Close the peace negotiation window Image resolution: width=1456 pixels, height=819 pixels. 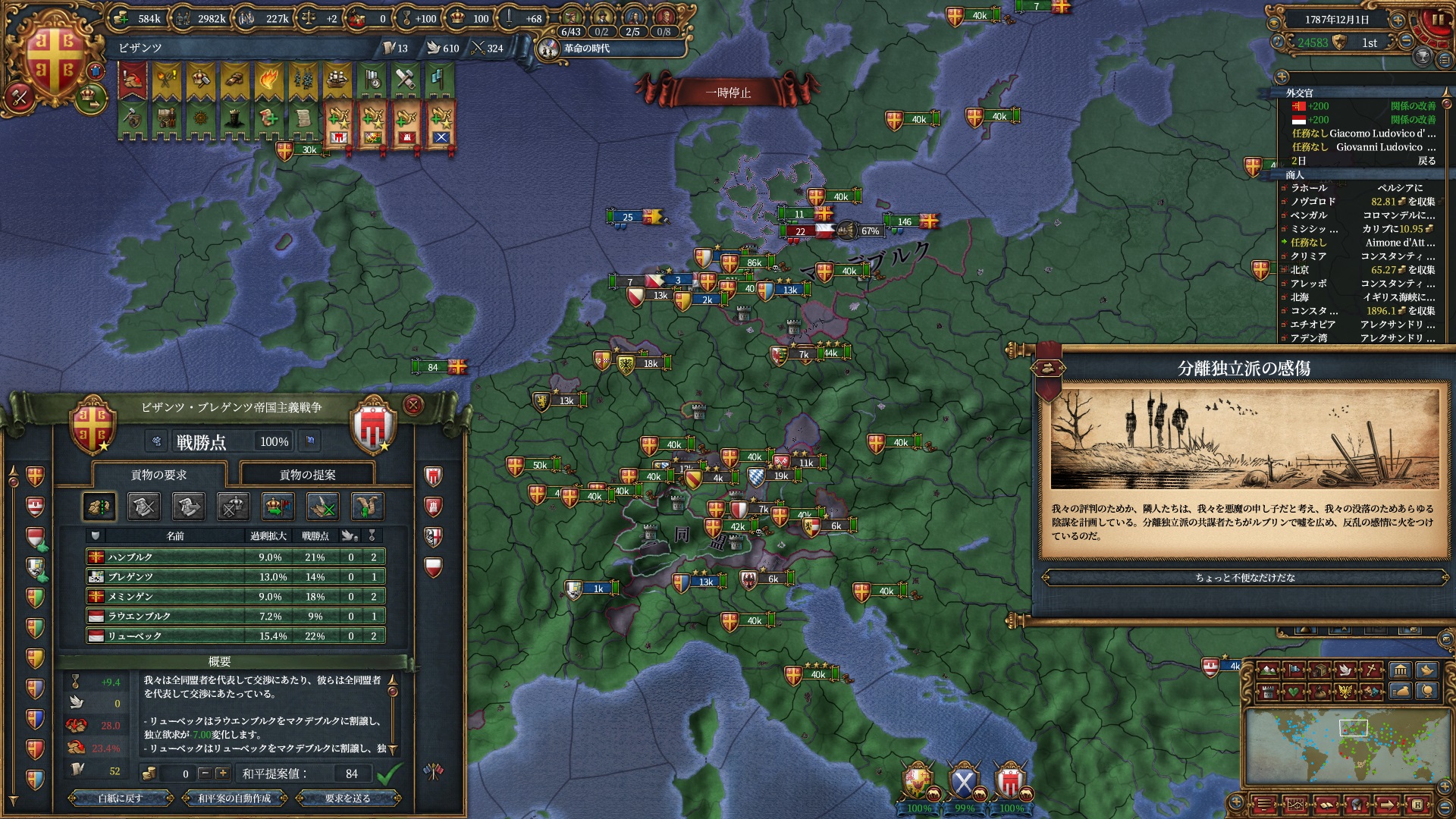[413, 406]
